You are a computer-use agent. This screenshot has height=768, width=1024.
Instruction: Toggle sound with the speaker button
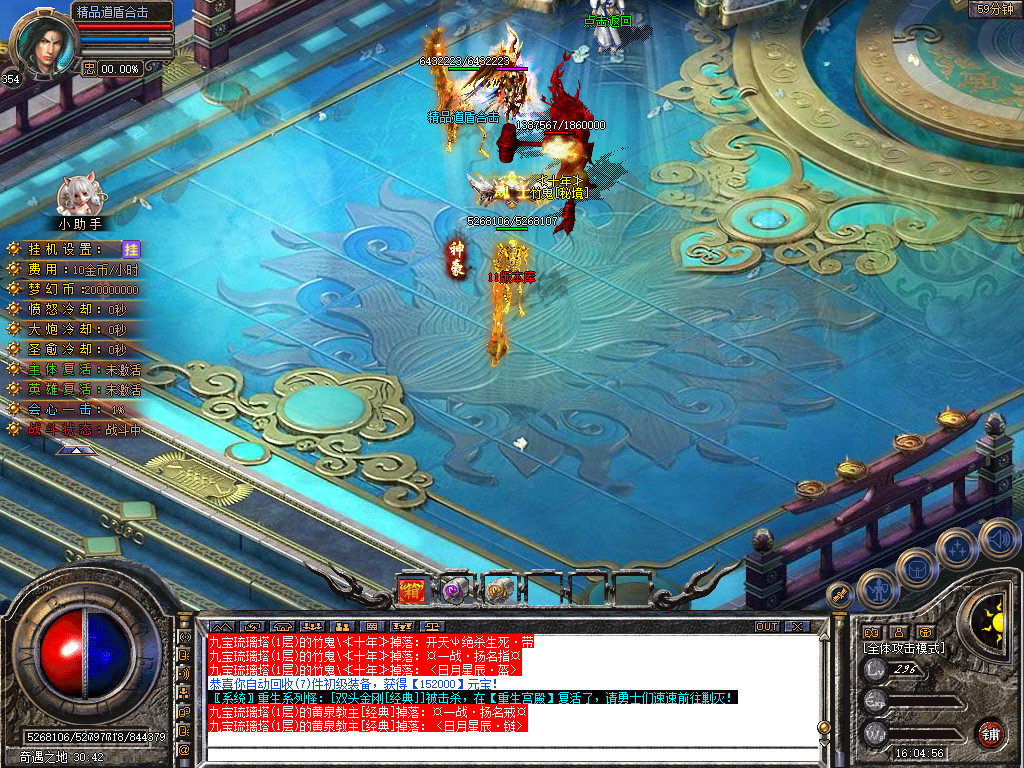[999, 538]
